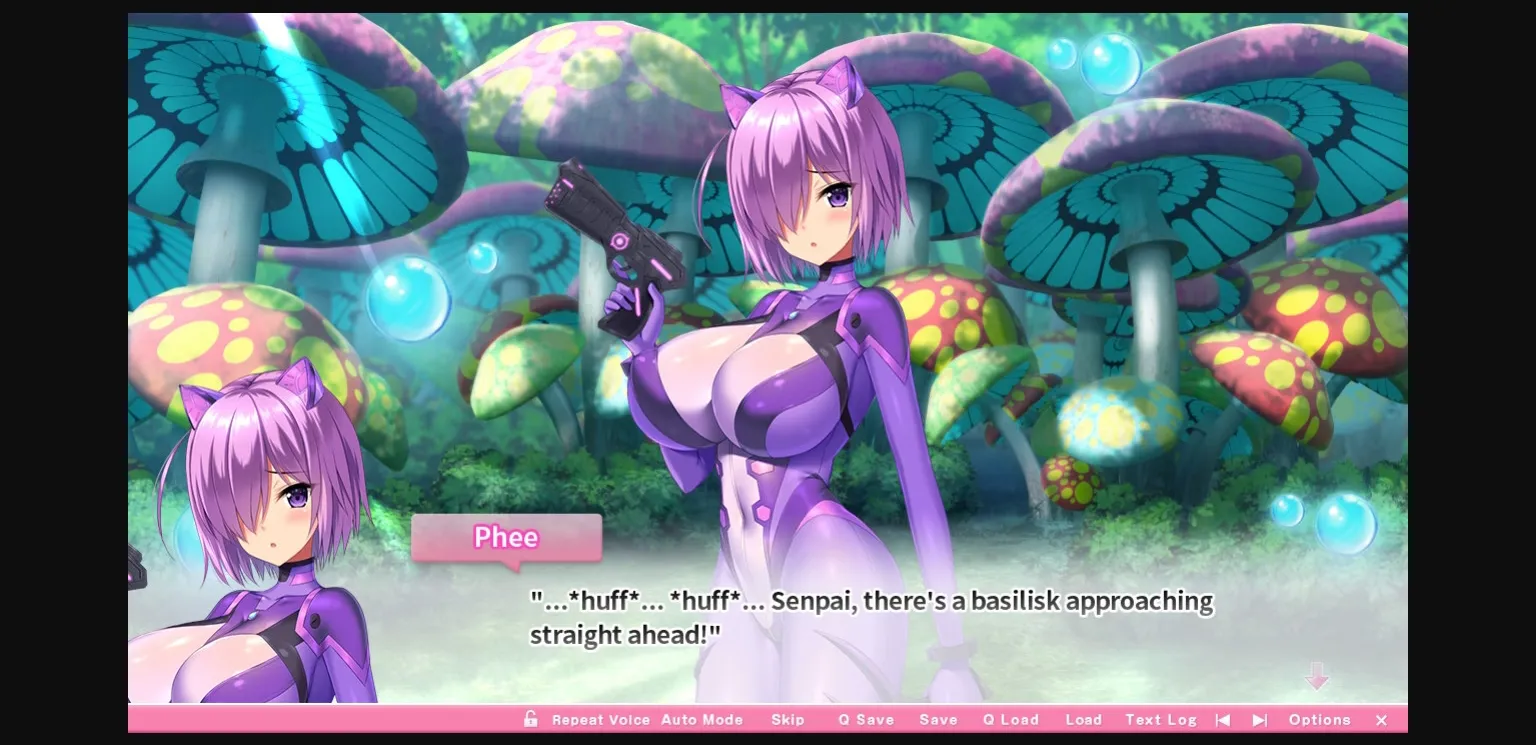Open the Load screen
Viewport: 1536px width, 745px height.
pyautogui.click(x=1083, y=719)
